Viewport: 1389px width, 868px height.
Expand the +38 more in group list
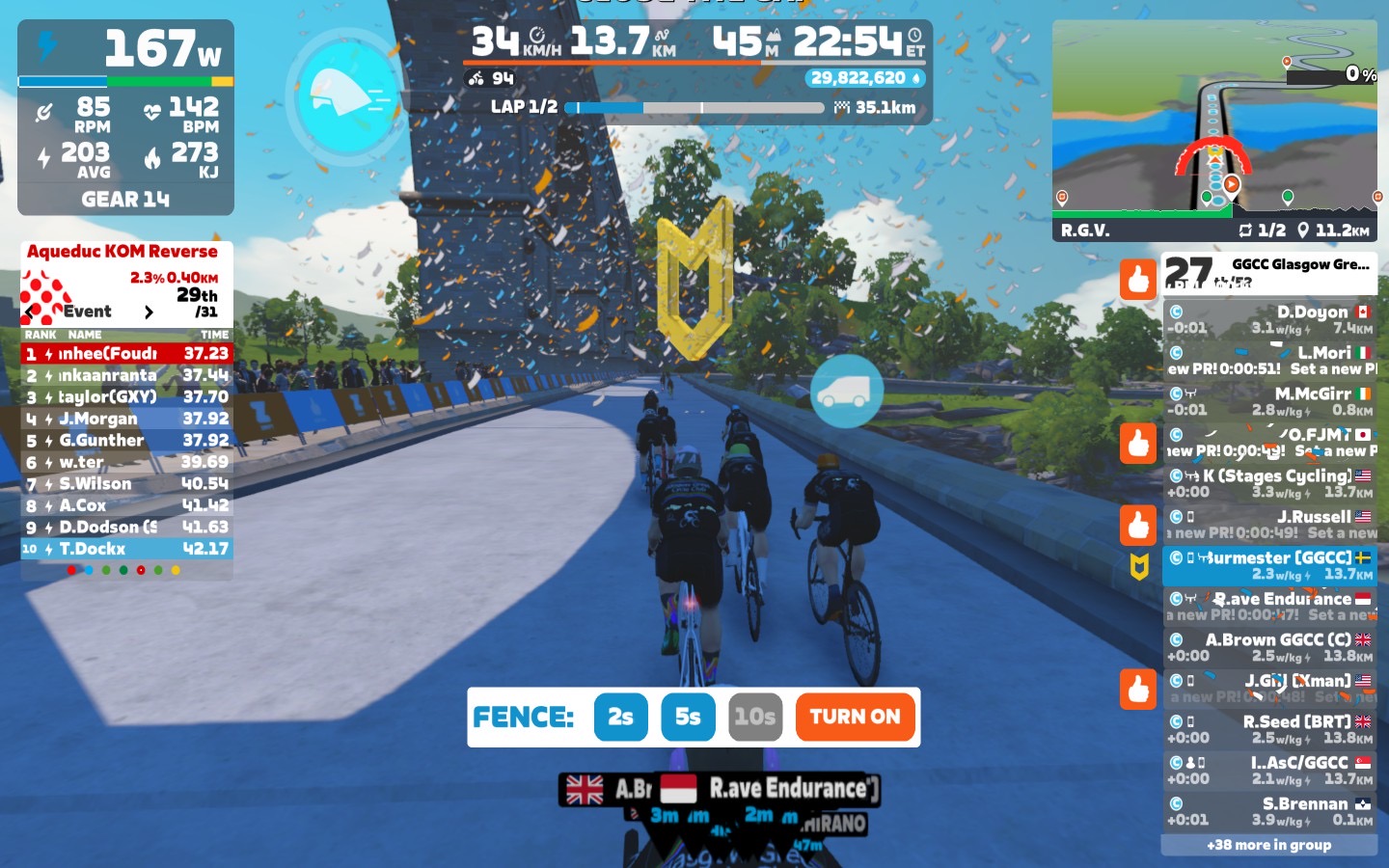click(1268, 845)
